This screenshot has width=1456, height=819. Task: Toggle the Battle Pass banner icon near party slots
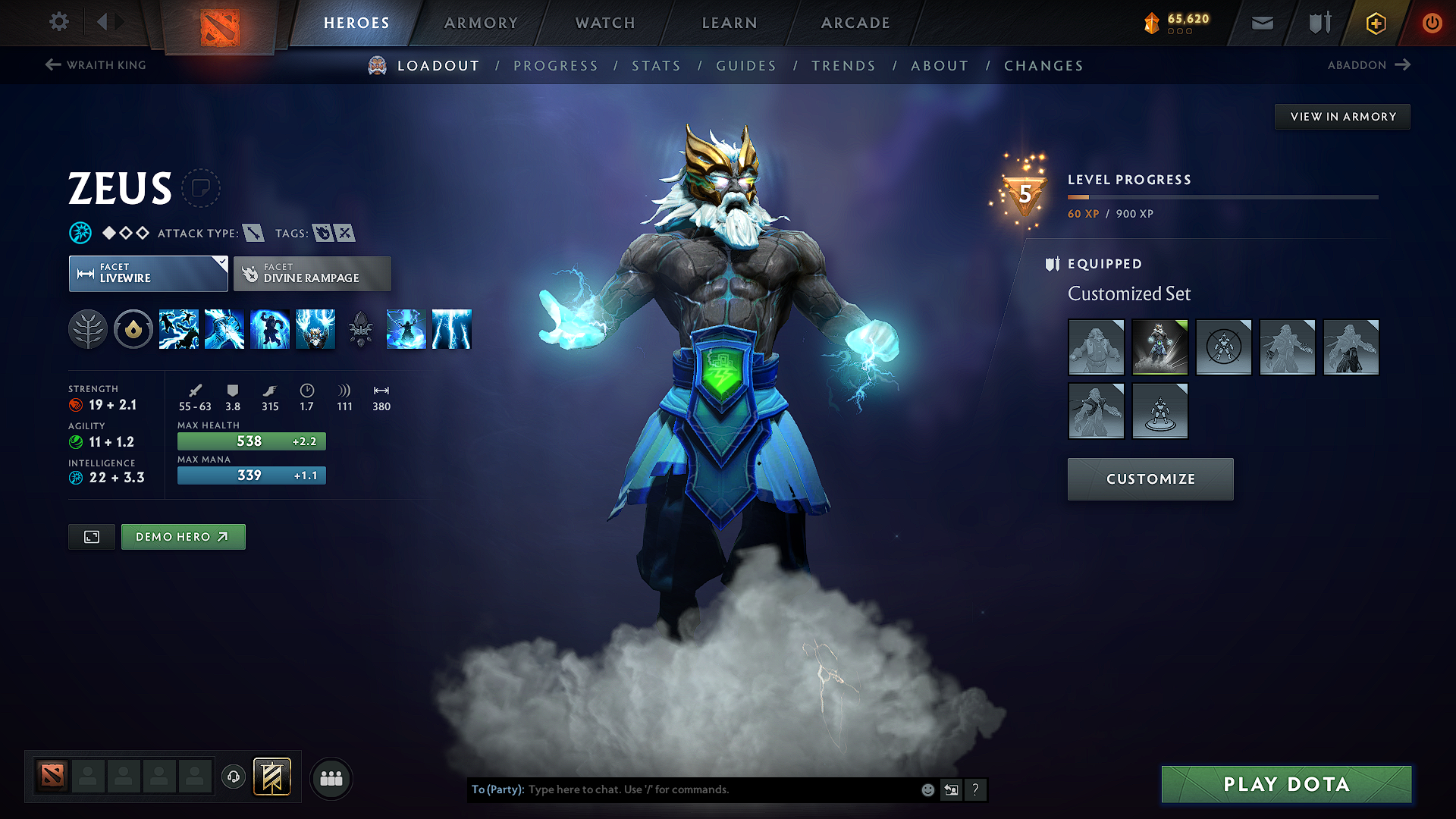pyautogui.click(x=271, y=777)
